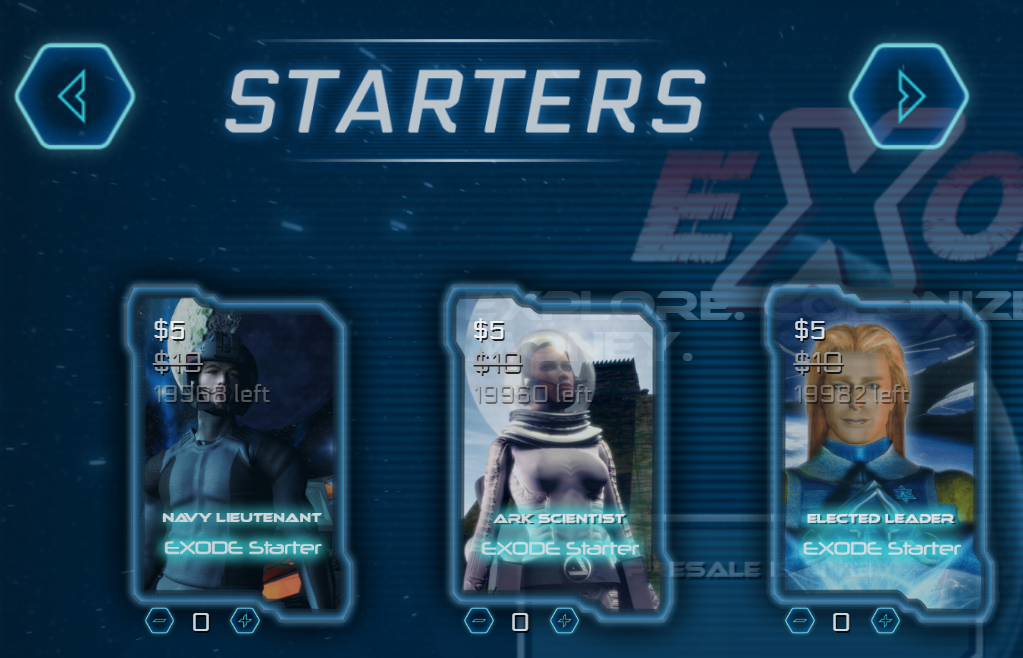Decrease Elected Leader quantity with minus

(800, 621)
